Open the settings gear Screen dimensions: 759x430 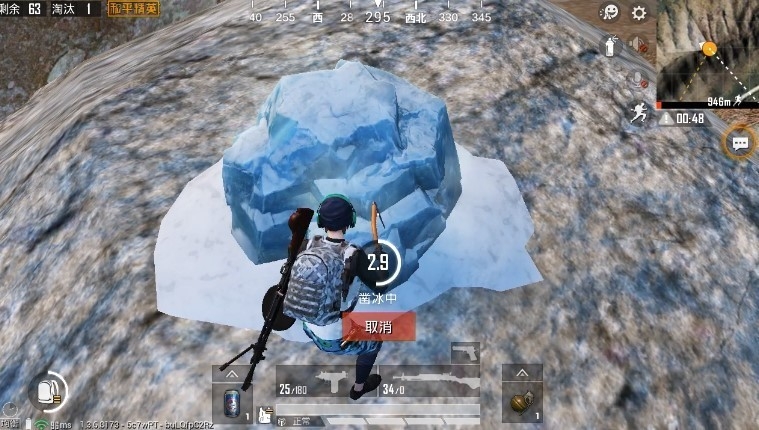point(638,14)
